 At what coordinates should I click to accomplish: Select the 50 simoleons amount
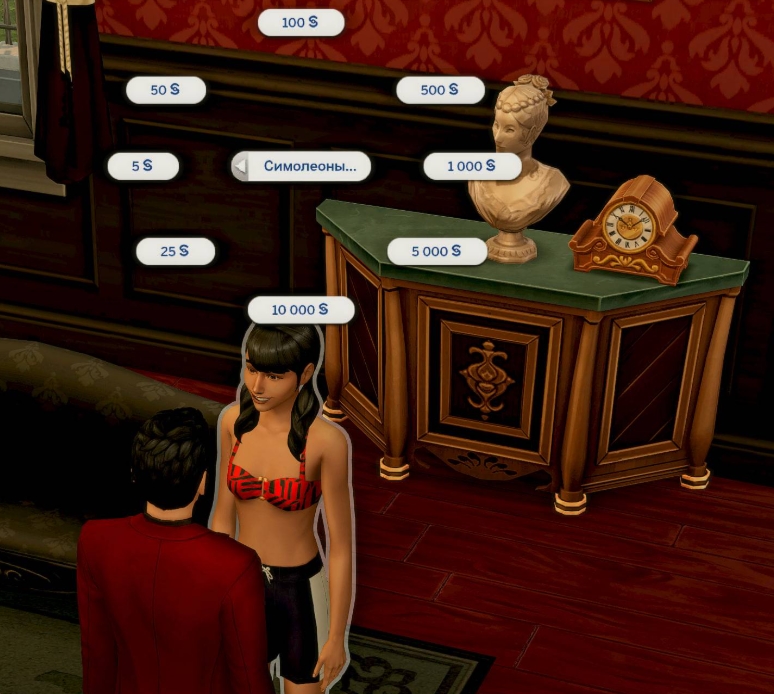pyautogui.click(x=165, y=90)
